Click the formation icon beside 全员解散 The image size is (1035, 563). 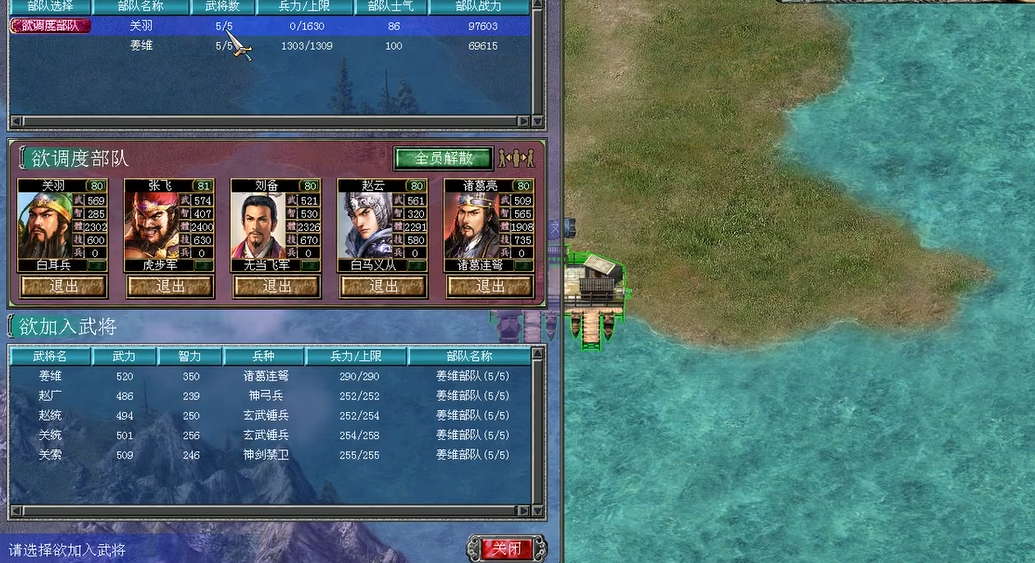point(518,158)
